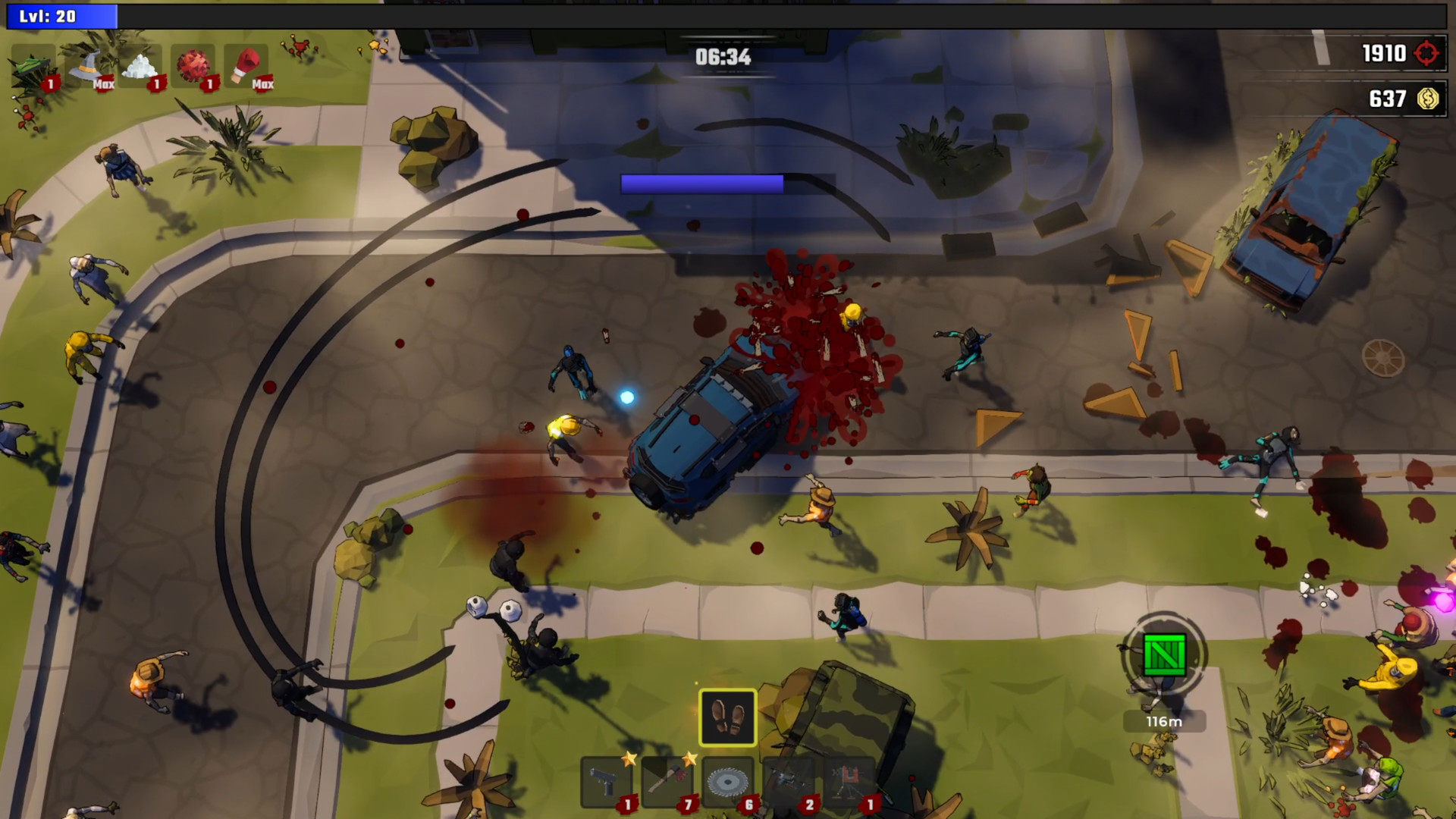Click the star on the axe slot

coord(691,759)
